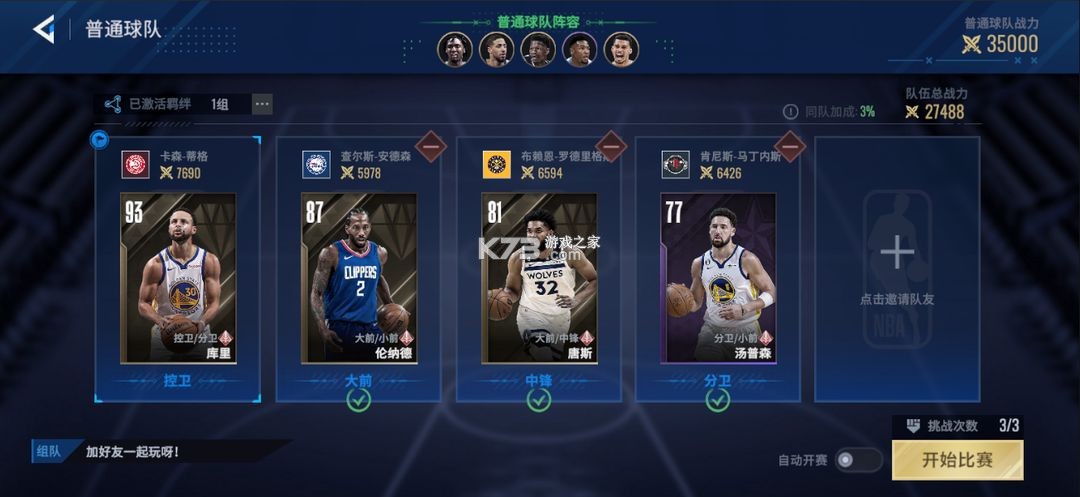Remove 查尔斯-安德森 with the minus button

pos(431,146)
